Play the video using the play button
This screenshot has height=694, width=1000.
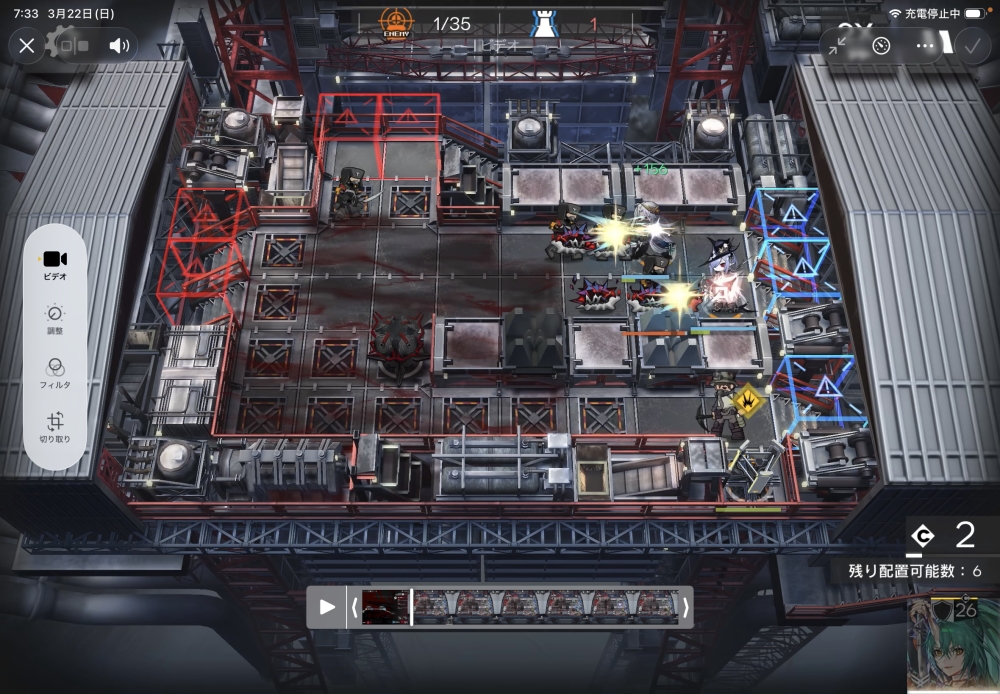[327, 607]
